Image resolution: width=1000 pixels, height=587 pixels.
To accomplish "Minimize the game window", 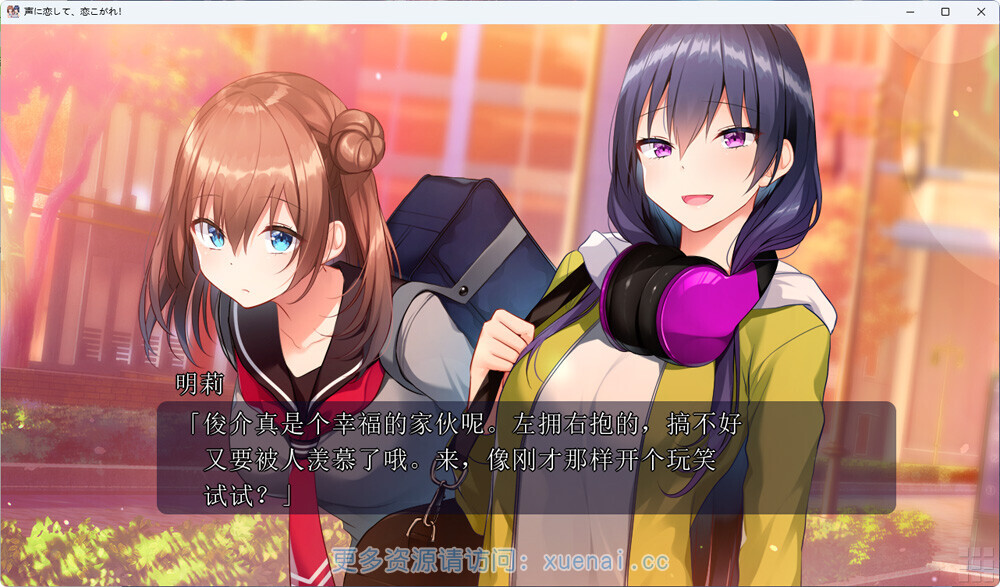I will 911,12.
